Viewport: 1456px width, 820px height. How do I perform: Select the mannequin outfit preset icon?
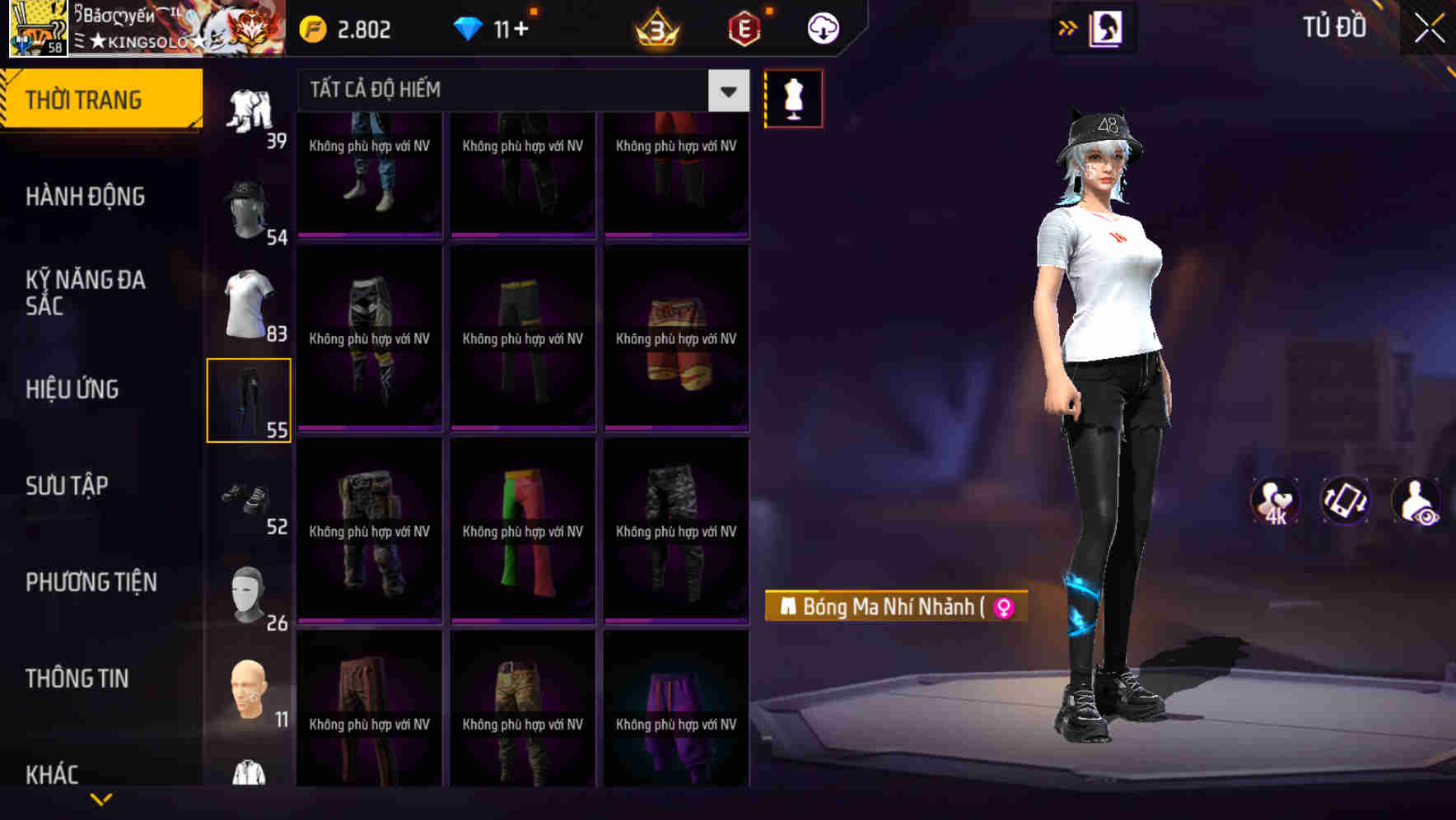click(x=794, y=97)
